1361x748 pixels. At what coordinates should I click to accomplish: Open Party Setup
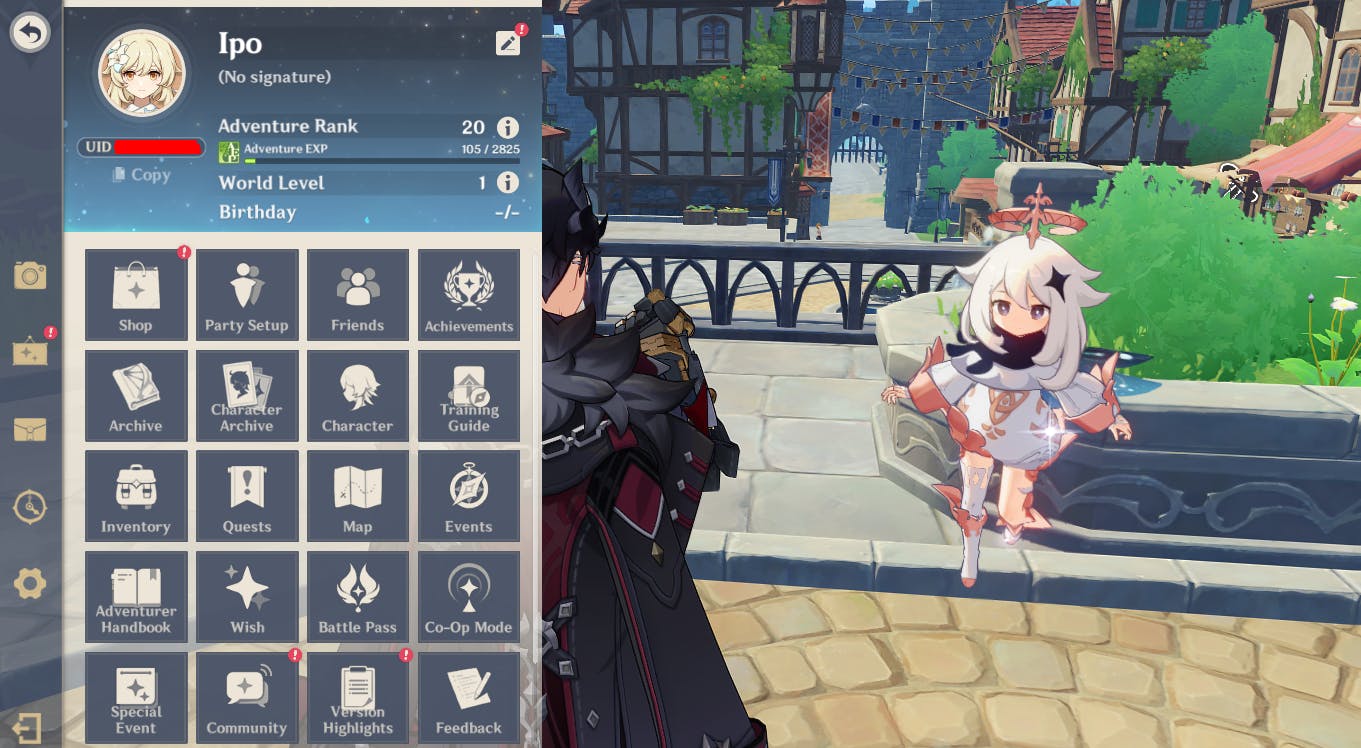247,295
